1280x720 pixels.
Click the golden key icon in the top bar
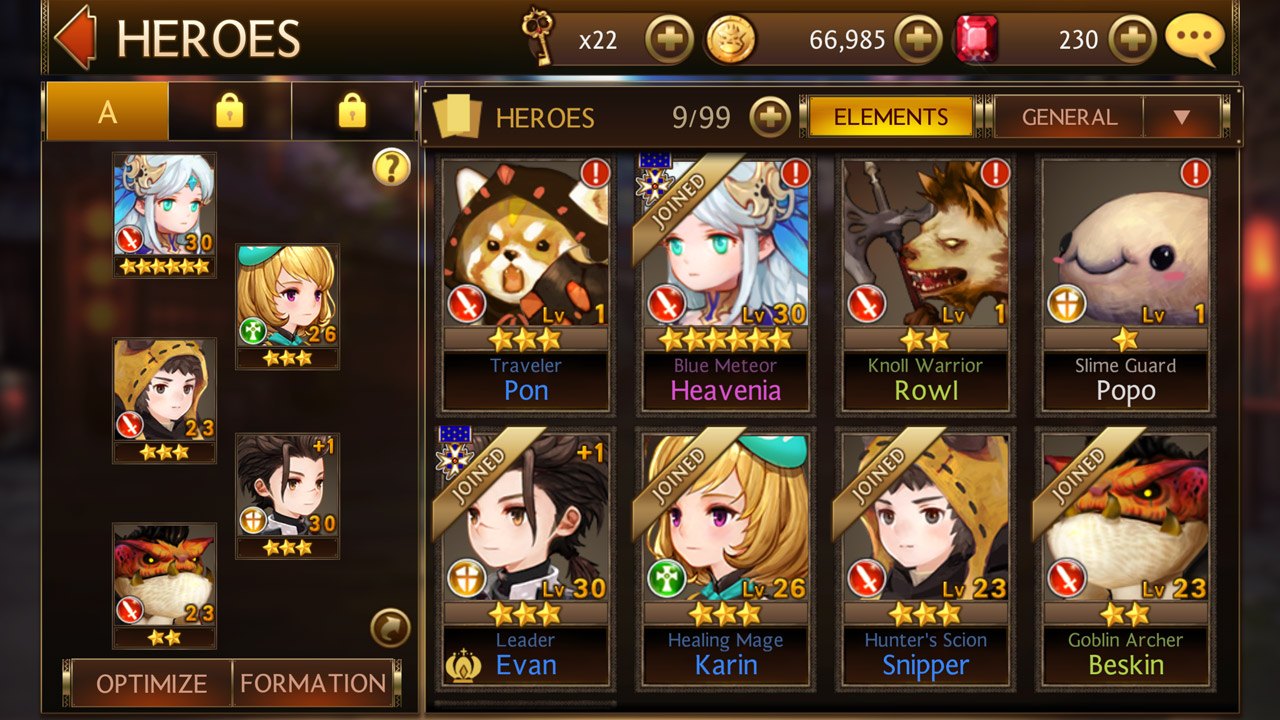click(538, 37)
